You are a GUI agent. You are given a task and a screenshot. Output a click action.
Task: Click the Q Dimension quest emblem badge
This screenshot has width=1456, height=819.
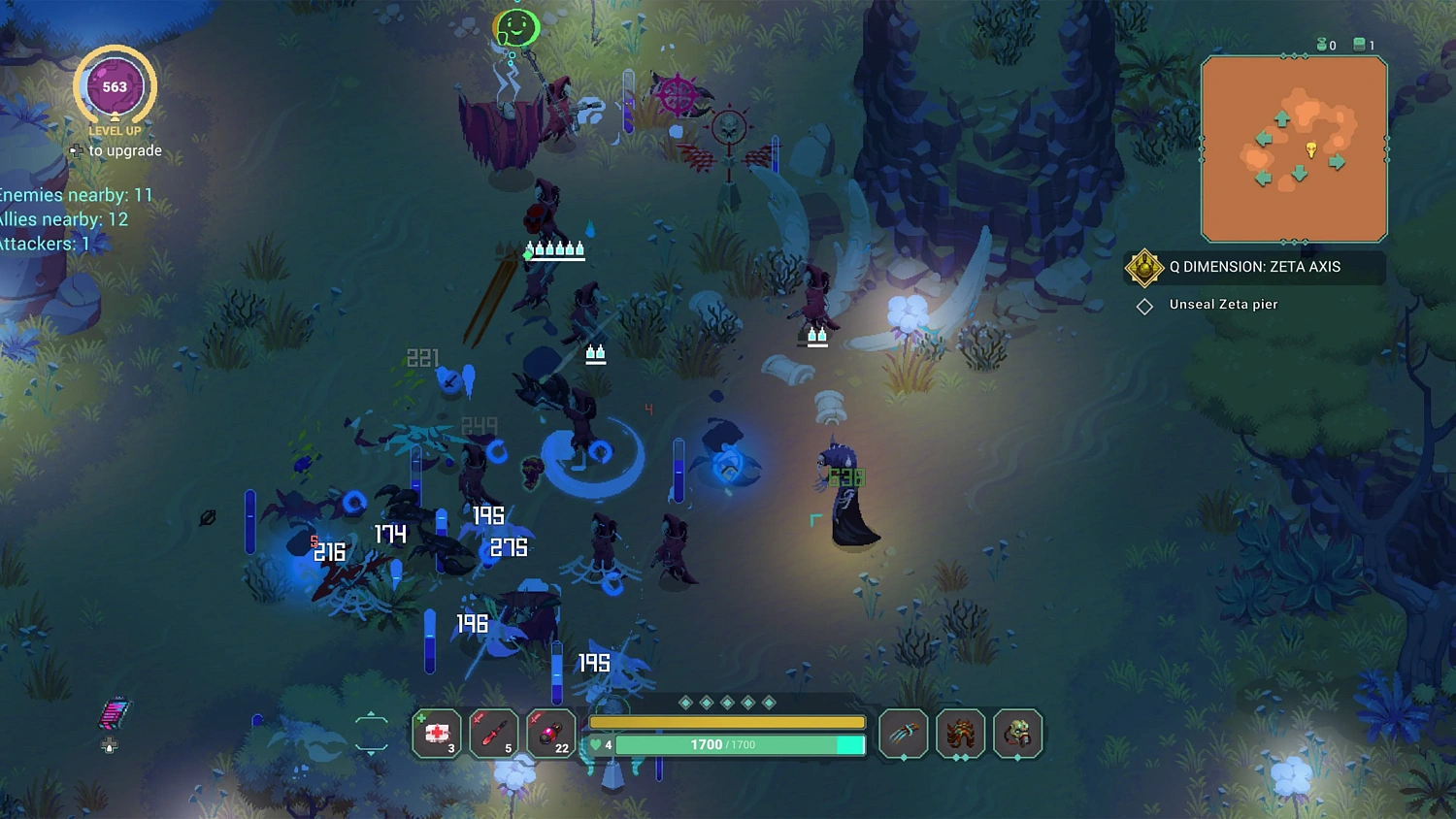click(x=1144, y=268)
